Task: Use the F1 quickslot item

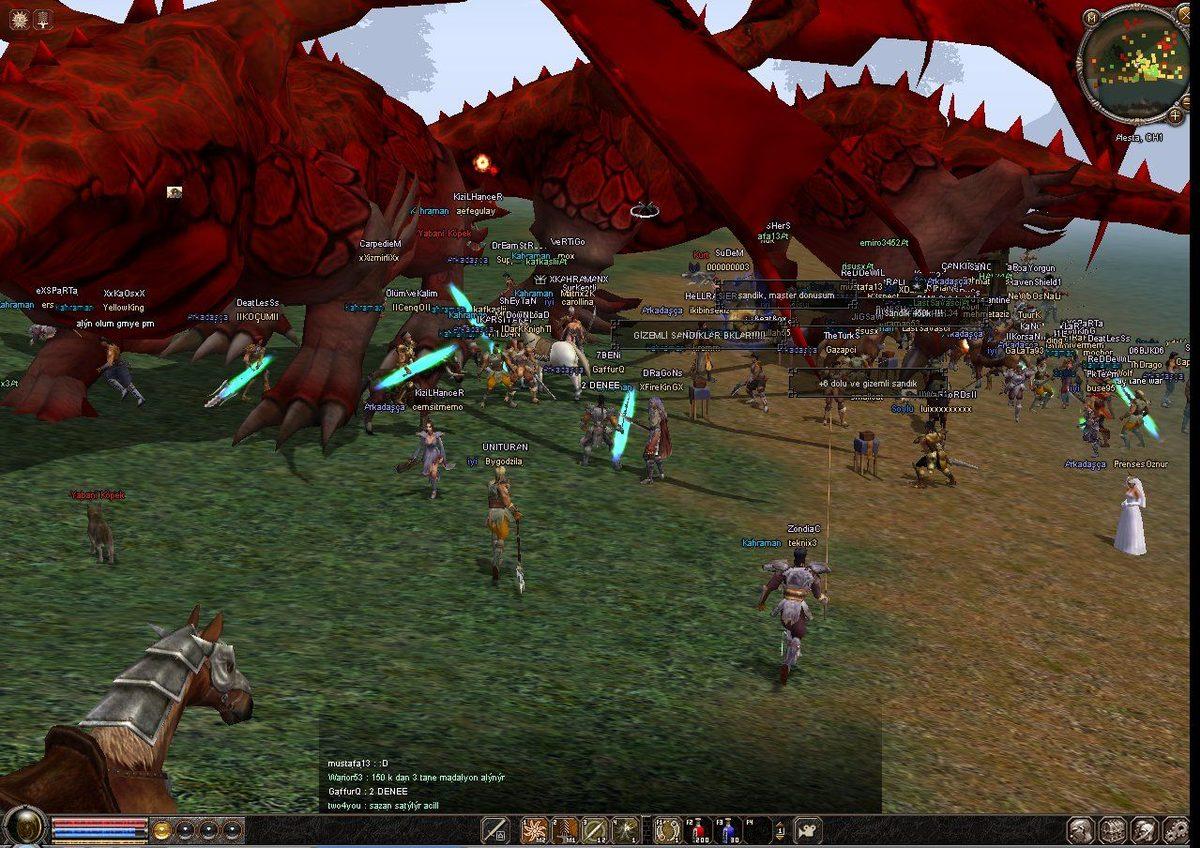Action: click(667, 830)
